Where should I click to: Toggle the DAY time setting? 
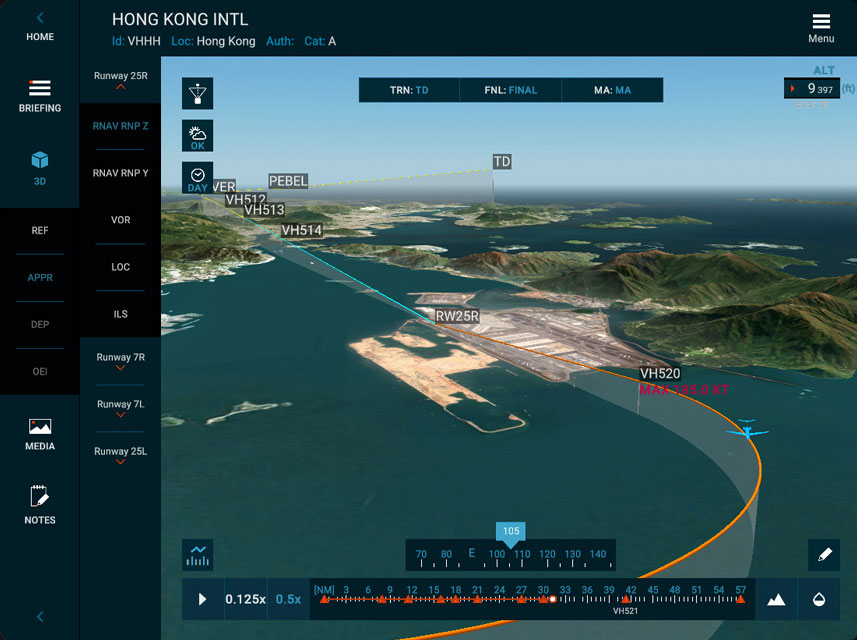click(198, 179)
